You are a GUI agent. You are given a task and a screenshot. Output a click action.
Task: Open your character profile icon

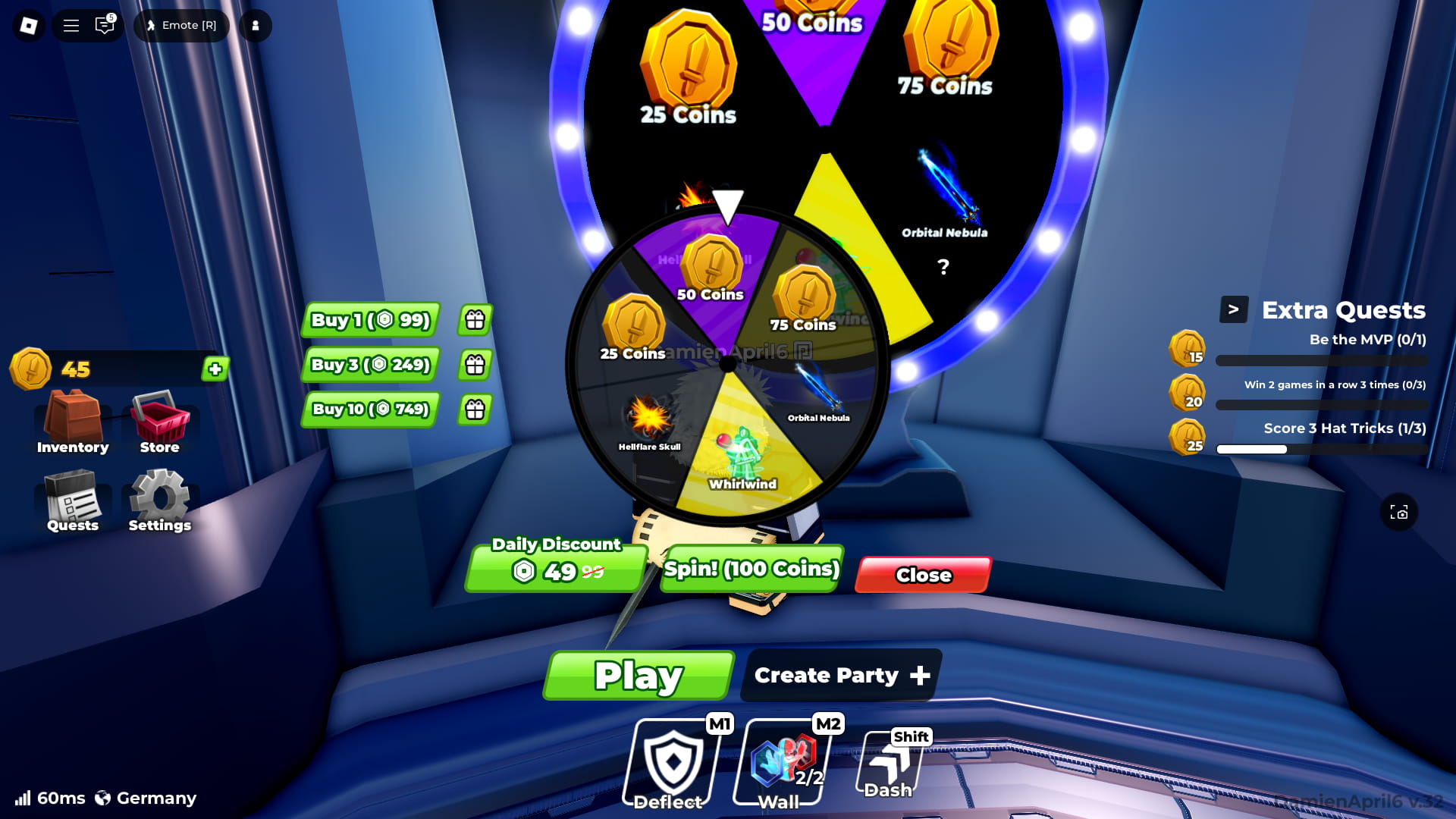(x=255, y=25)
